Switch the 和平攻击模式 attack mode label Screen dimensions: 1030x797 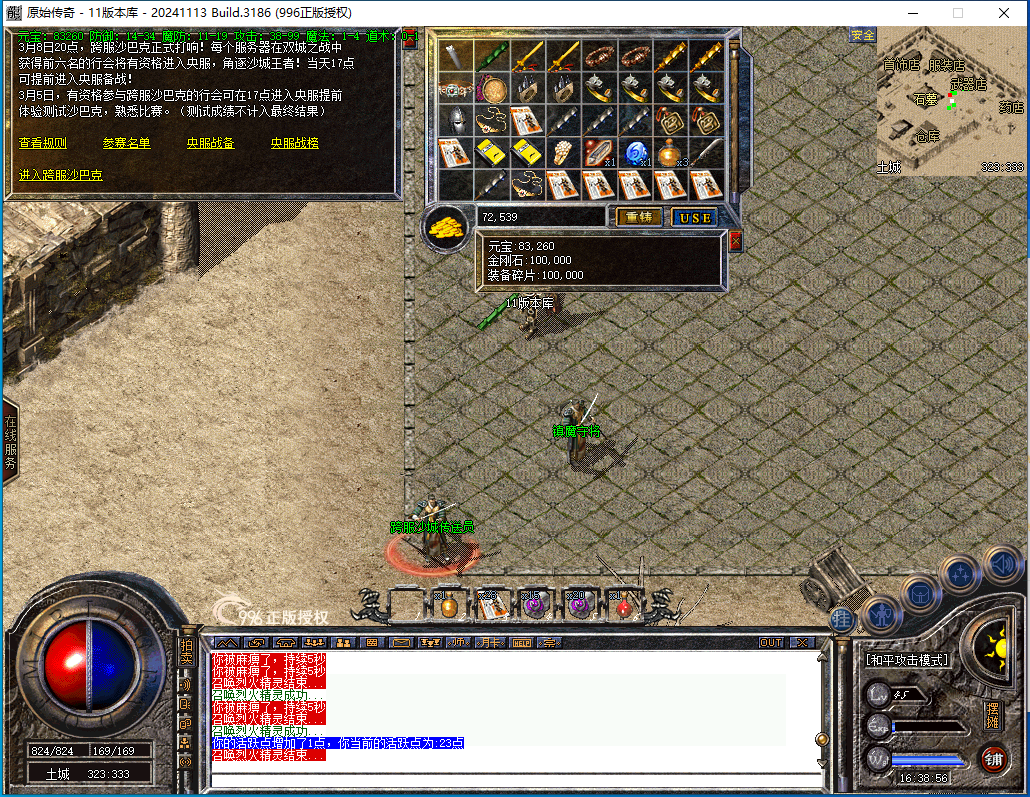pos(908,660)
